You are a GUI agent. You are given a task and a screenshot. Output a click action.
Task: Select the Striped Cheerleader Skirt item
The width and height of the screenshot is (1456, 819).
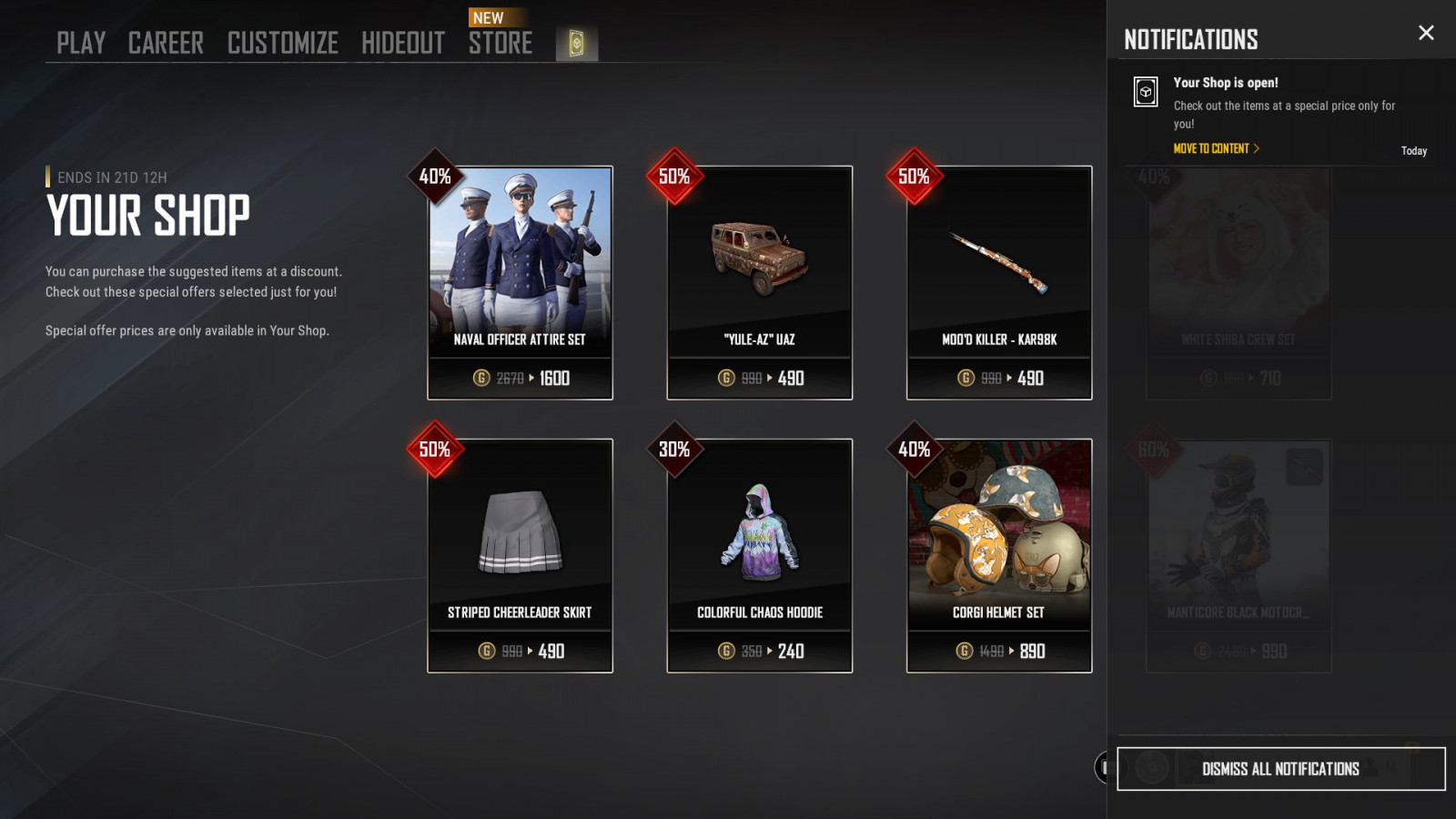coord(520,555)
